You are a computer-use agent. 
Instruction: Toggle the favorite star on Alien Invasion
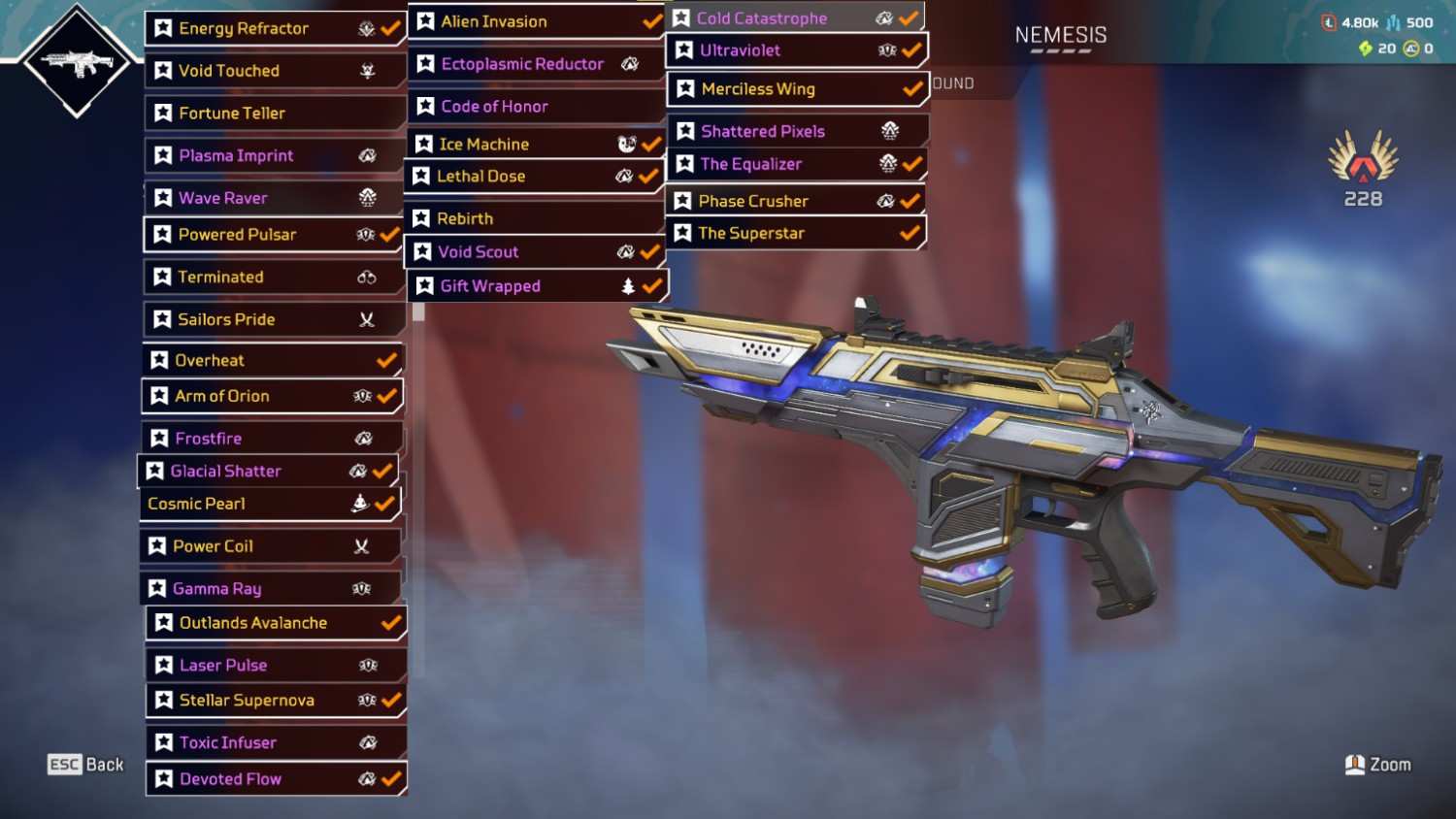[x=425, y=21]
